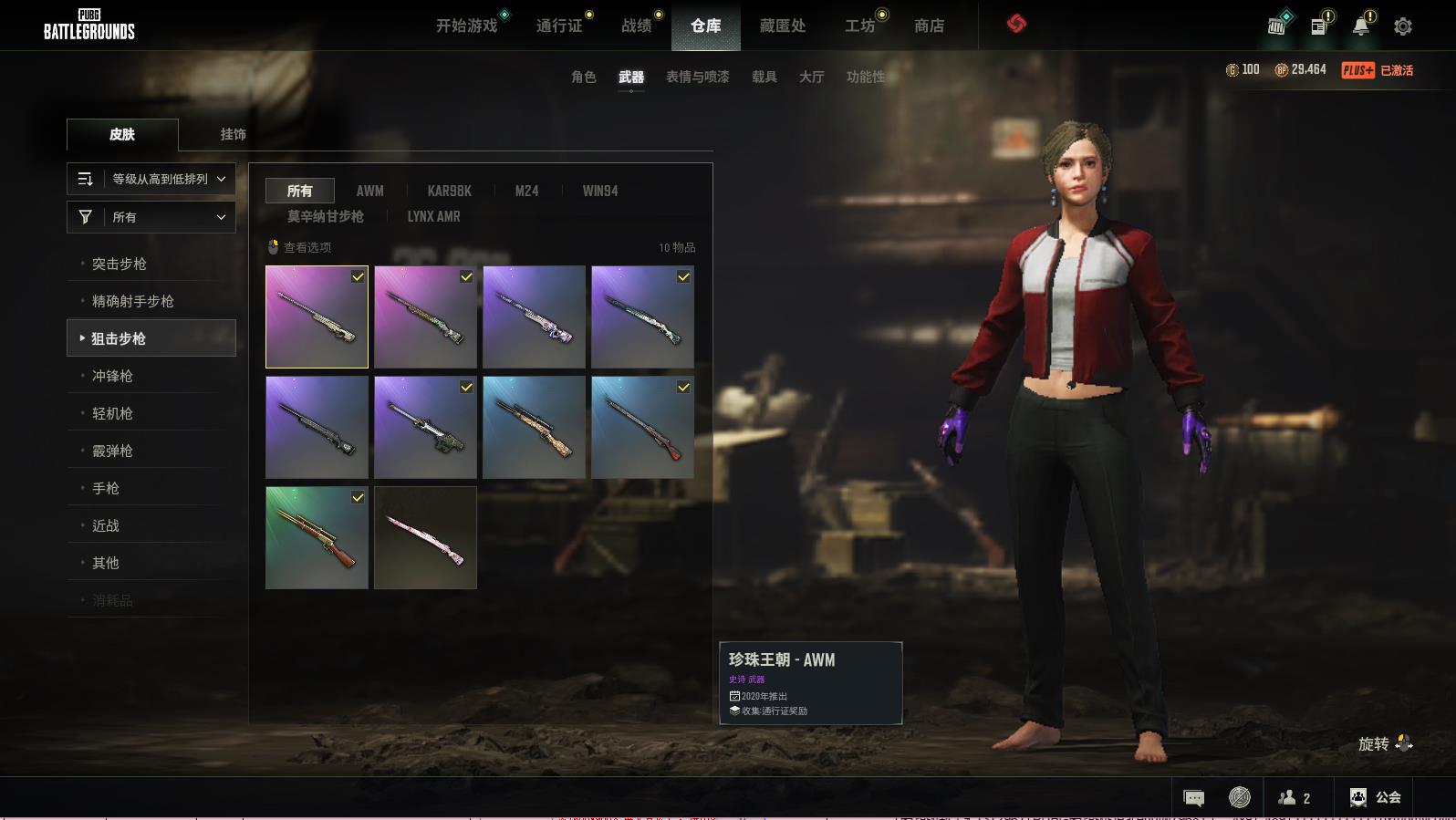Expand the 等级从高到低排列 sort dropdown
Image resolution: width=1456 pixels, height=820 pixels.
click(x=151, y=179)
